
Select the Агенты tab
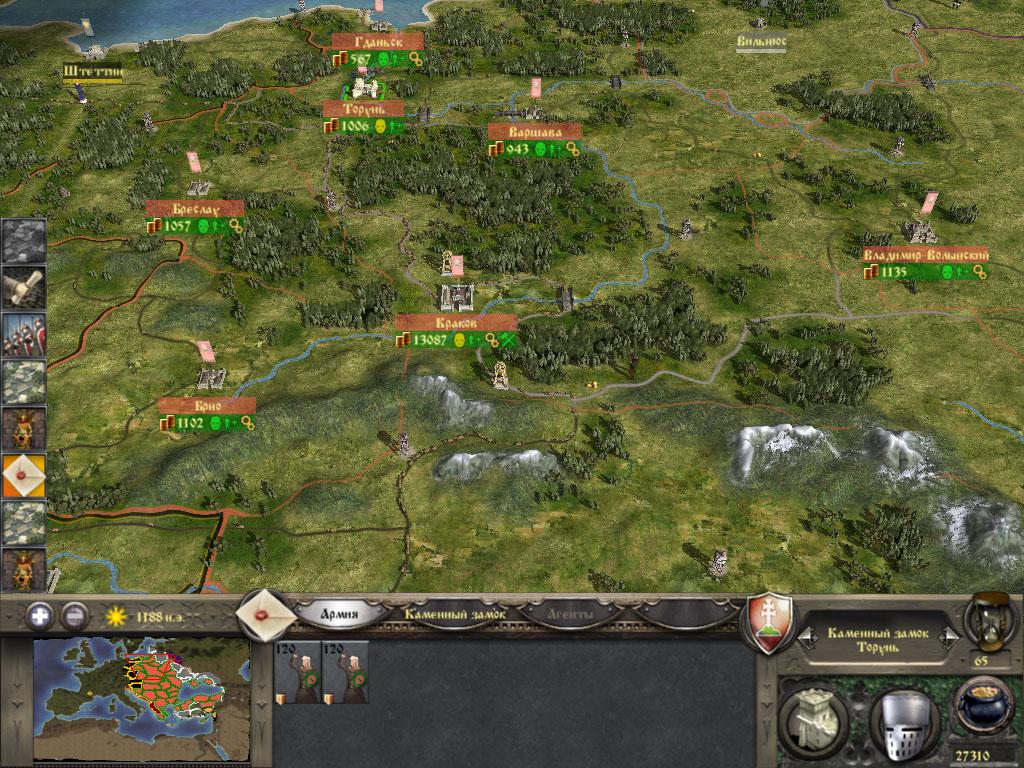click(x=570, y=613)
